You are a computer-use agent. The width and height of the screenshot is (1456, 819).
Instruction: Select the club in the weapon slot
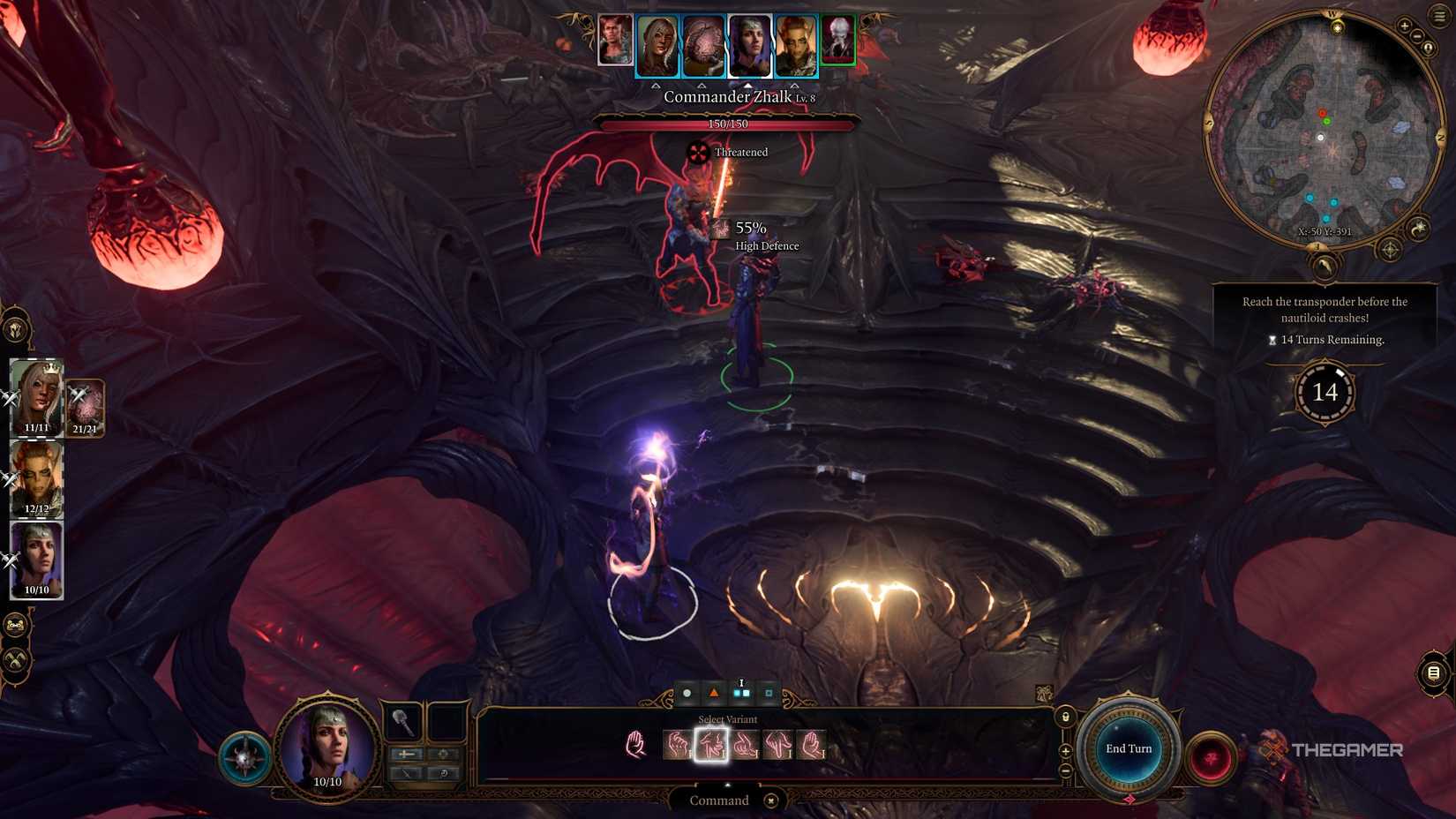click(403, 722)
